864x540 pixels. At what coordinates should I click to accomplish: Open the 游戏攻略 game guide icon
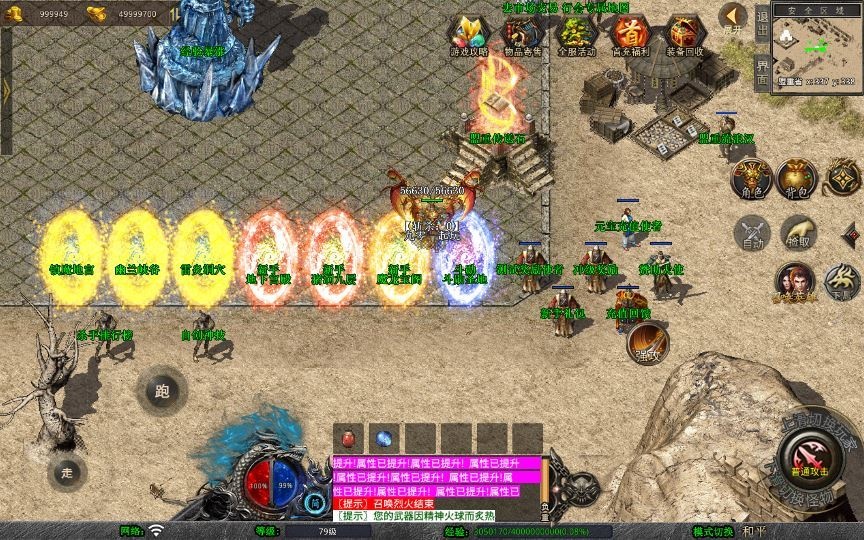coord(467,35)
